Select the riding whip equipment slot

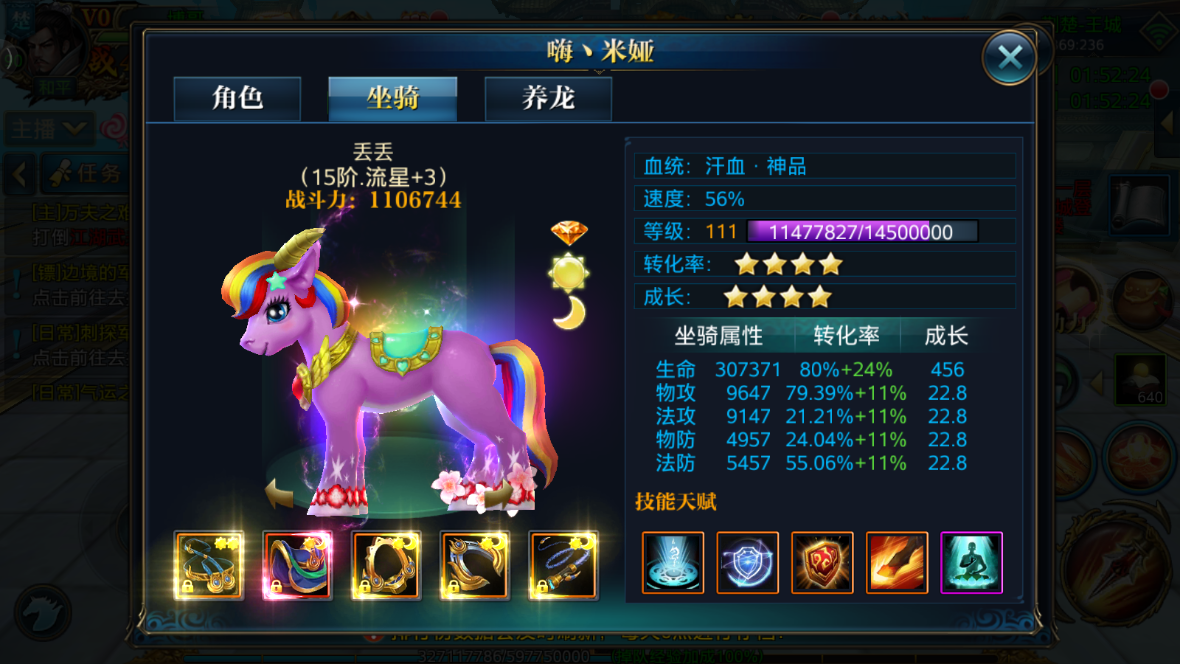pyautogui.click(x=564, y=565)
